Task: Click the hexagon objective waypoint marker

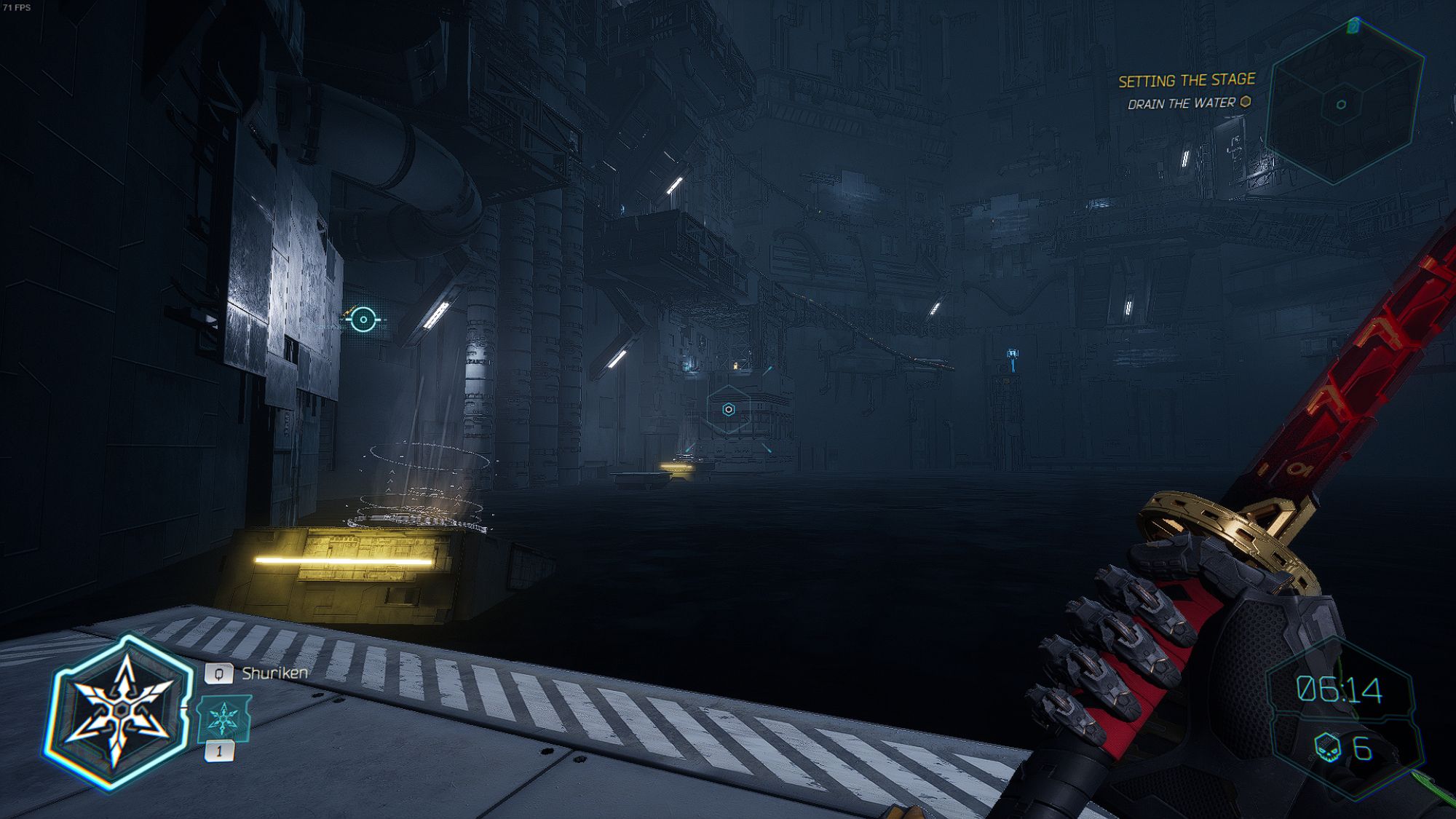Action: (x=728, y=410)
